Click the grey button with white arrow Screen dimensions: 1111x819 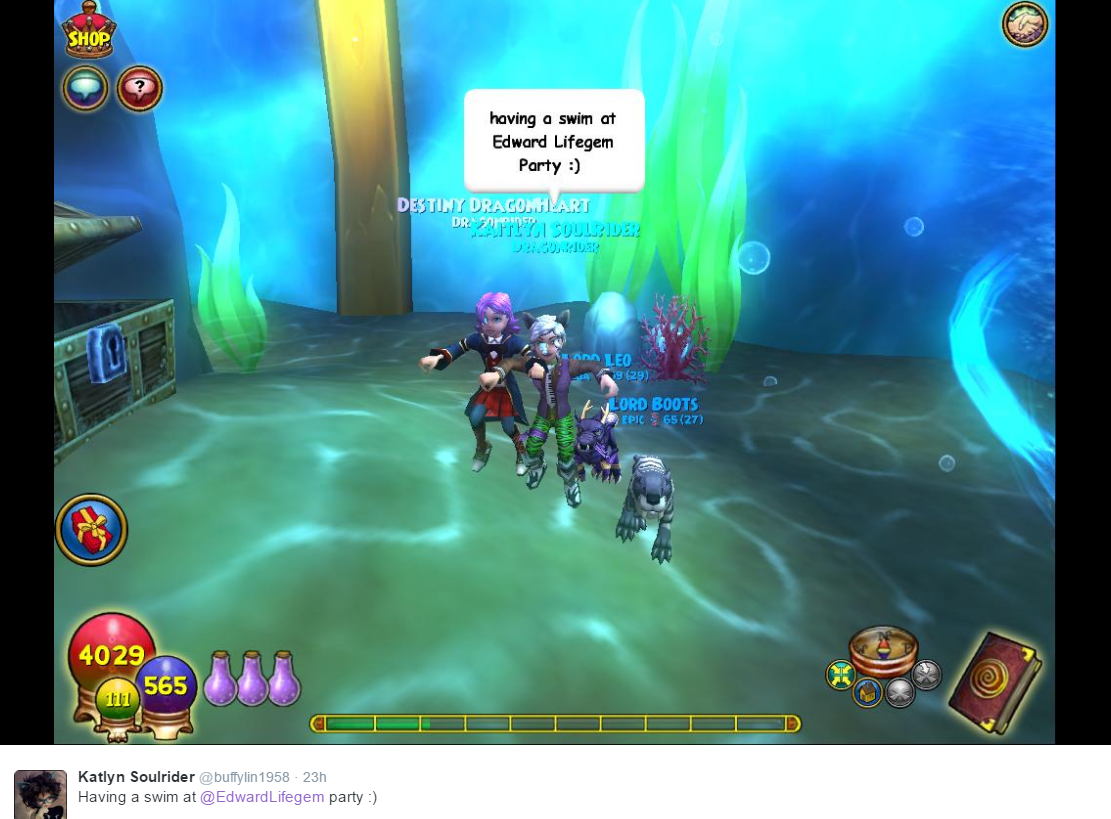(x=927, y=675)
